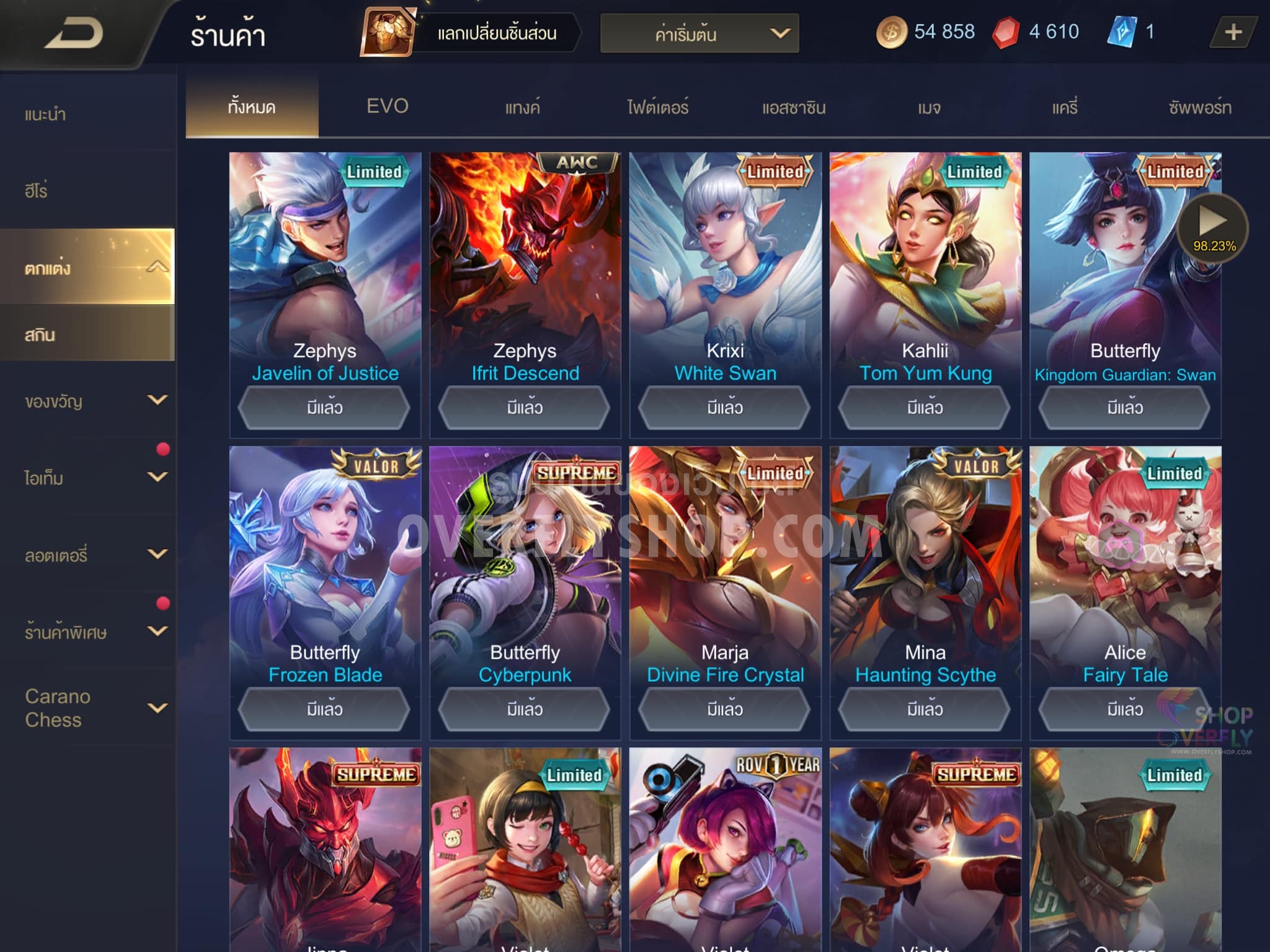Show support hero skins tab
This screenshot has width=1270, height=952.
[x=1199, y=108]
